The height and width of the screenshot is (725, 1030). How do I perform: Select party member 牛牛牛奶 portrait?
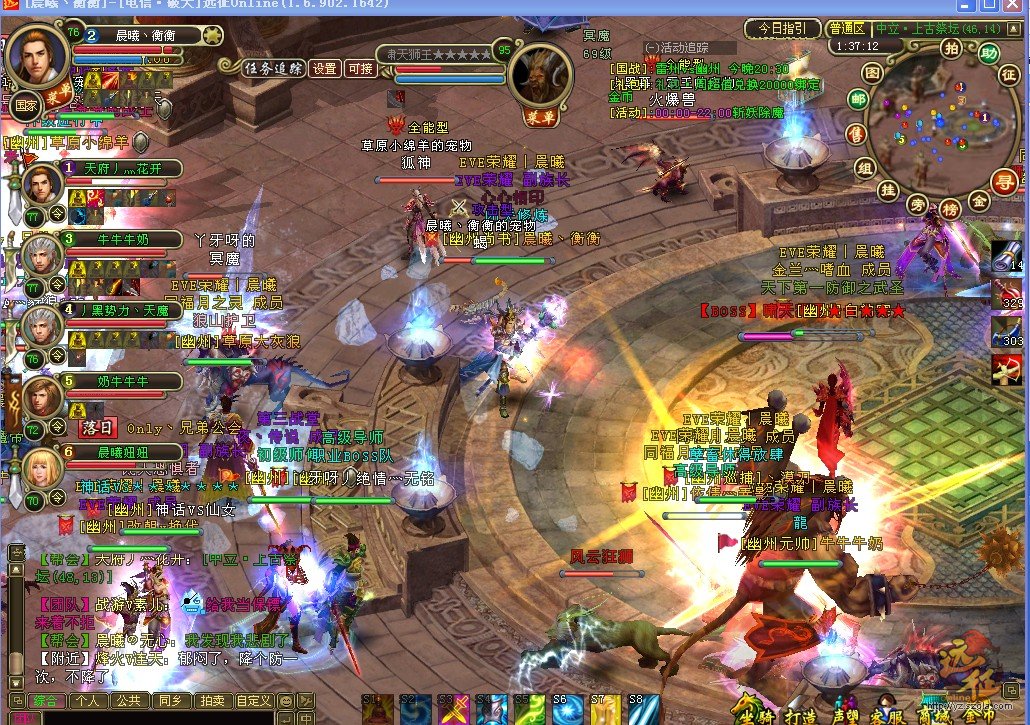coord(43,257)
